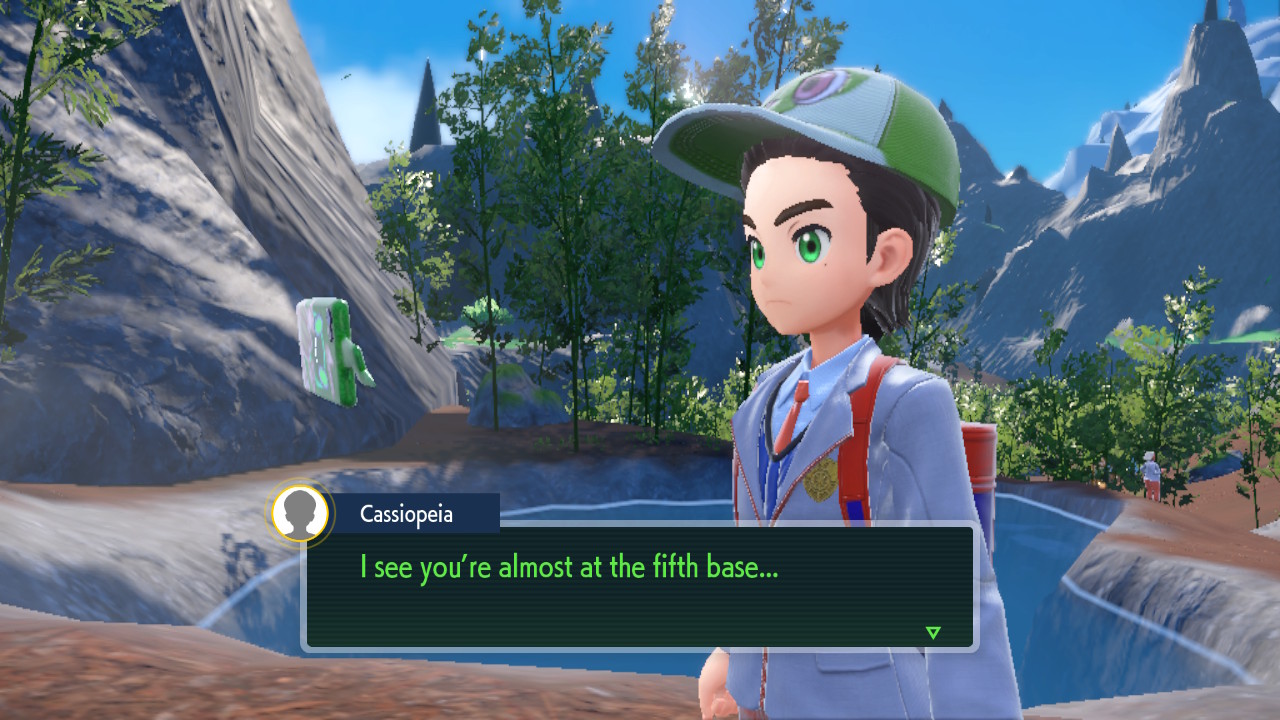
Task: Click the dialogue box text
Action: point(569,568)
